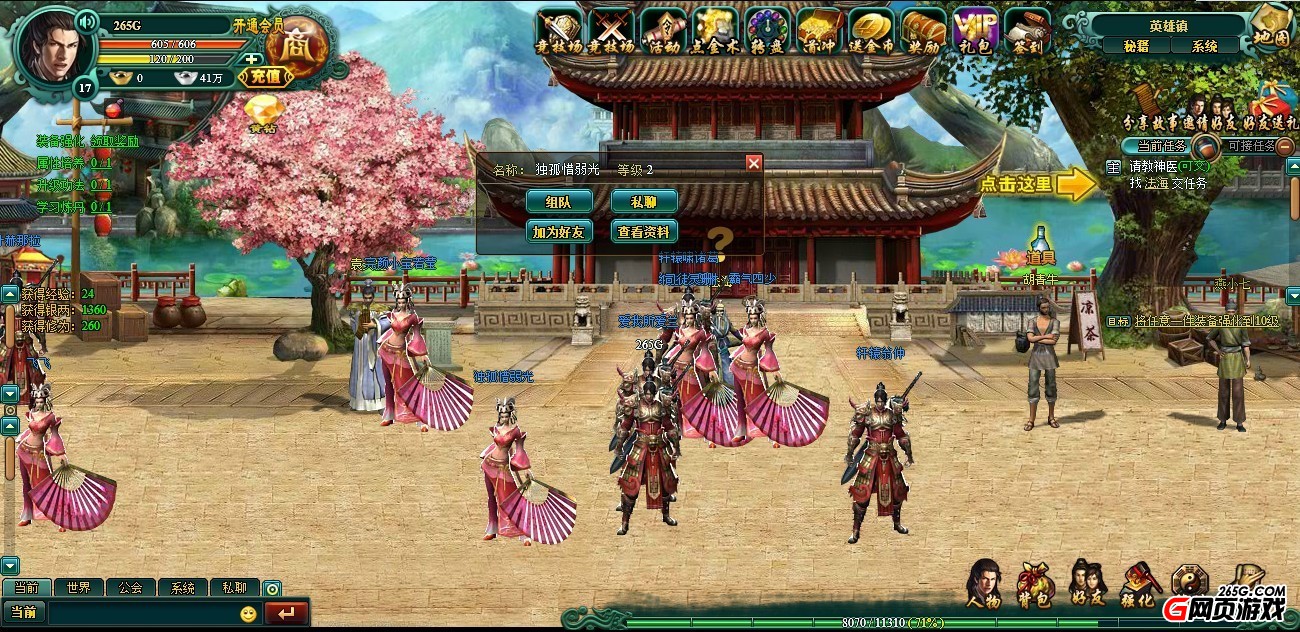Add player with 加为好友 button
Viewport: 1300px width, 632px height.
559,232
